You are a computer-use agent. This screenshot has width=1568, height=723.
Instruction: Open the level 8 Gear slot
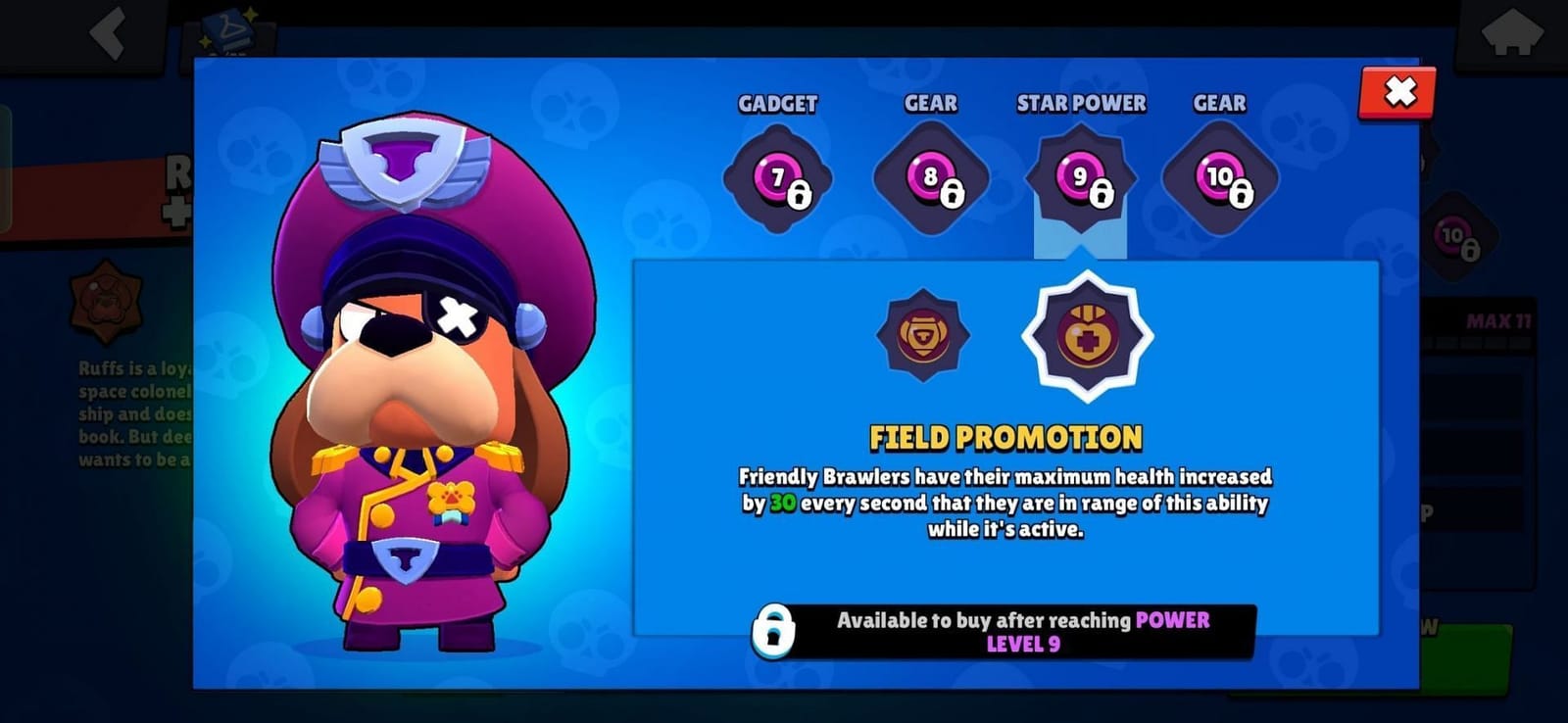pyautogui.click(x=928, y=179)
